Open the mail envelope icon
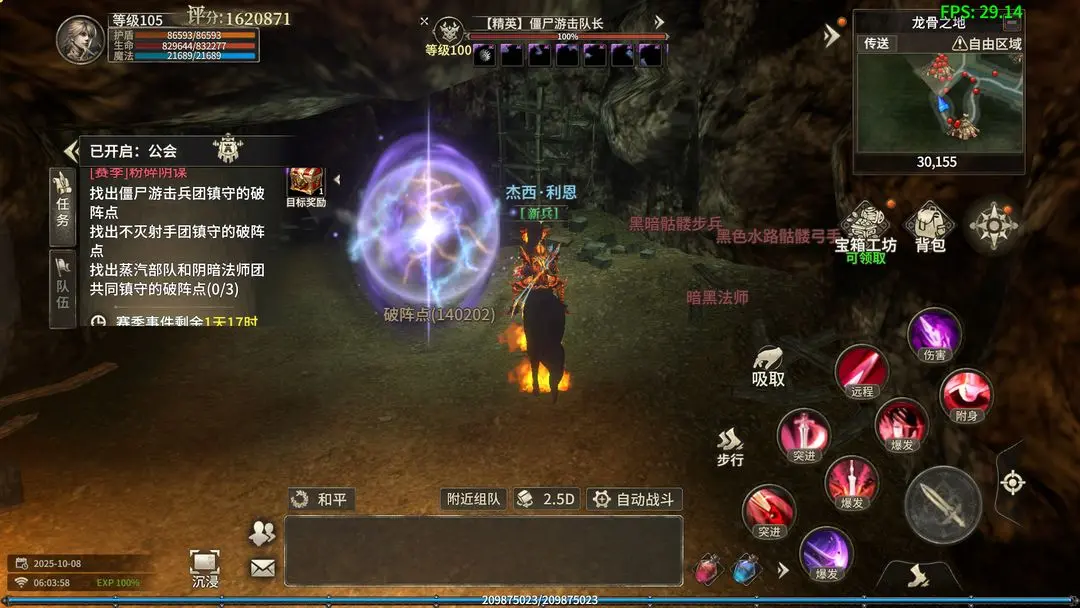The height and width of the screenshot is (608, 1080). point(262,568)
